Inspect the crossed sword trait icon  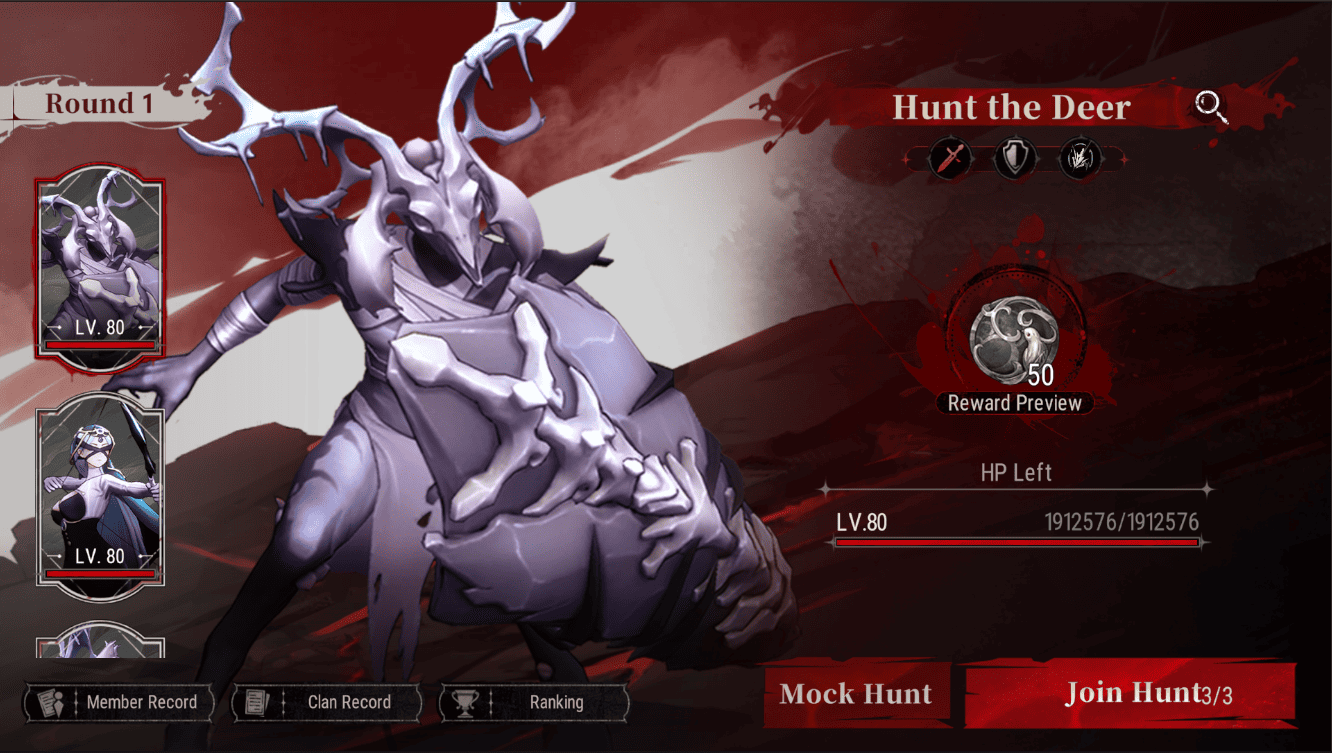tap(950, 159)
